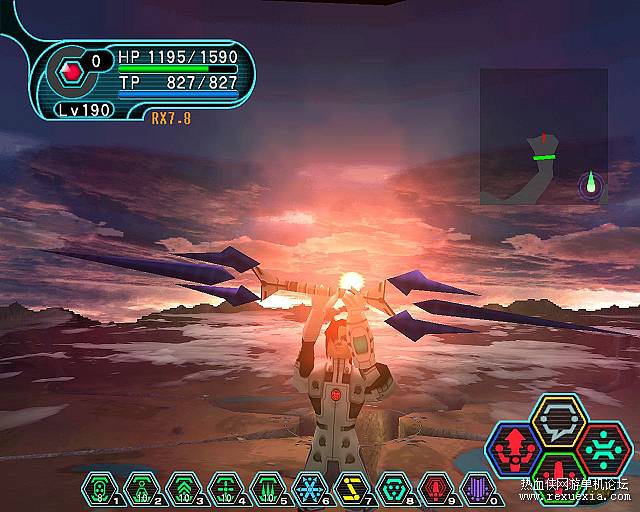Cast the green upward chevrons technique in slot 3
640x512 pixels.
(x=181, y=487)
